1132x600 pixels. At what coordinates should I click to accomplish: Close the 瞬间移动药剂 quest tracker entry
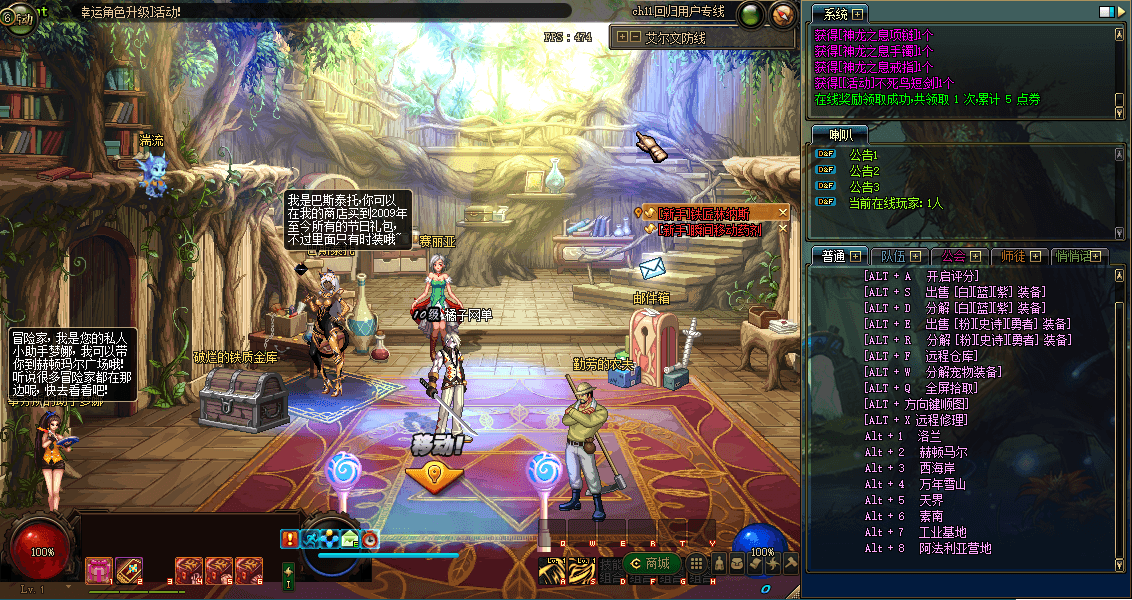coord(783,228)
